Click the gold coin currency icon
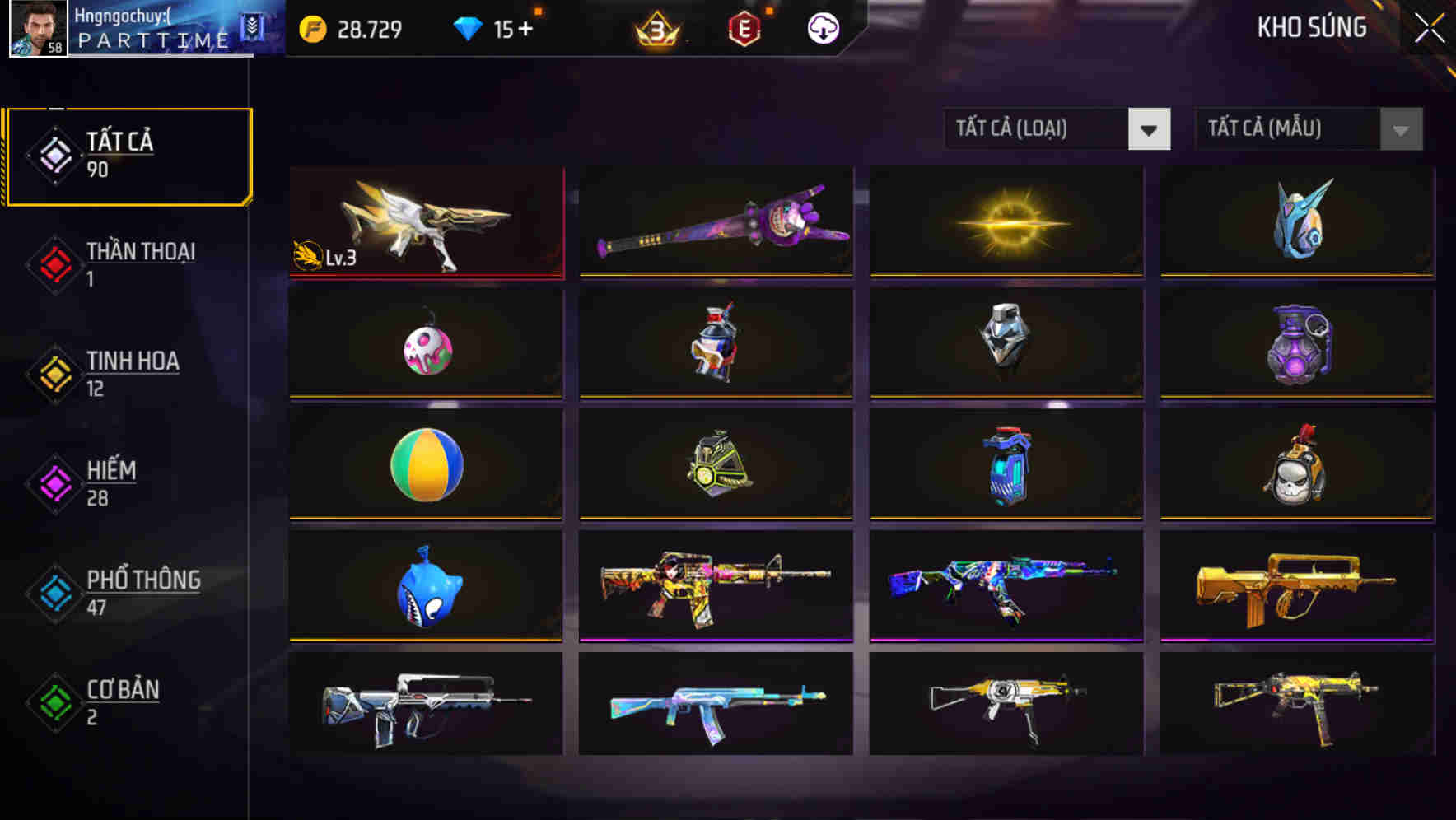This screenshot has width=1456, height=820. pyautogui.click(x=314, y=28)
